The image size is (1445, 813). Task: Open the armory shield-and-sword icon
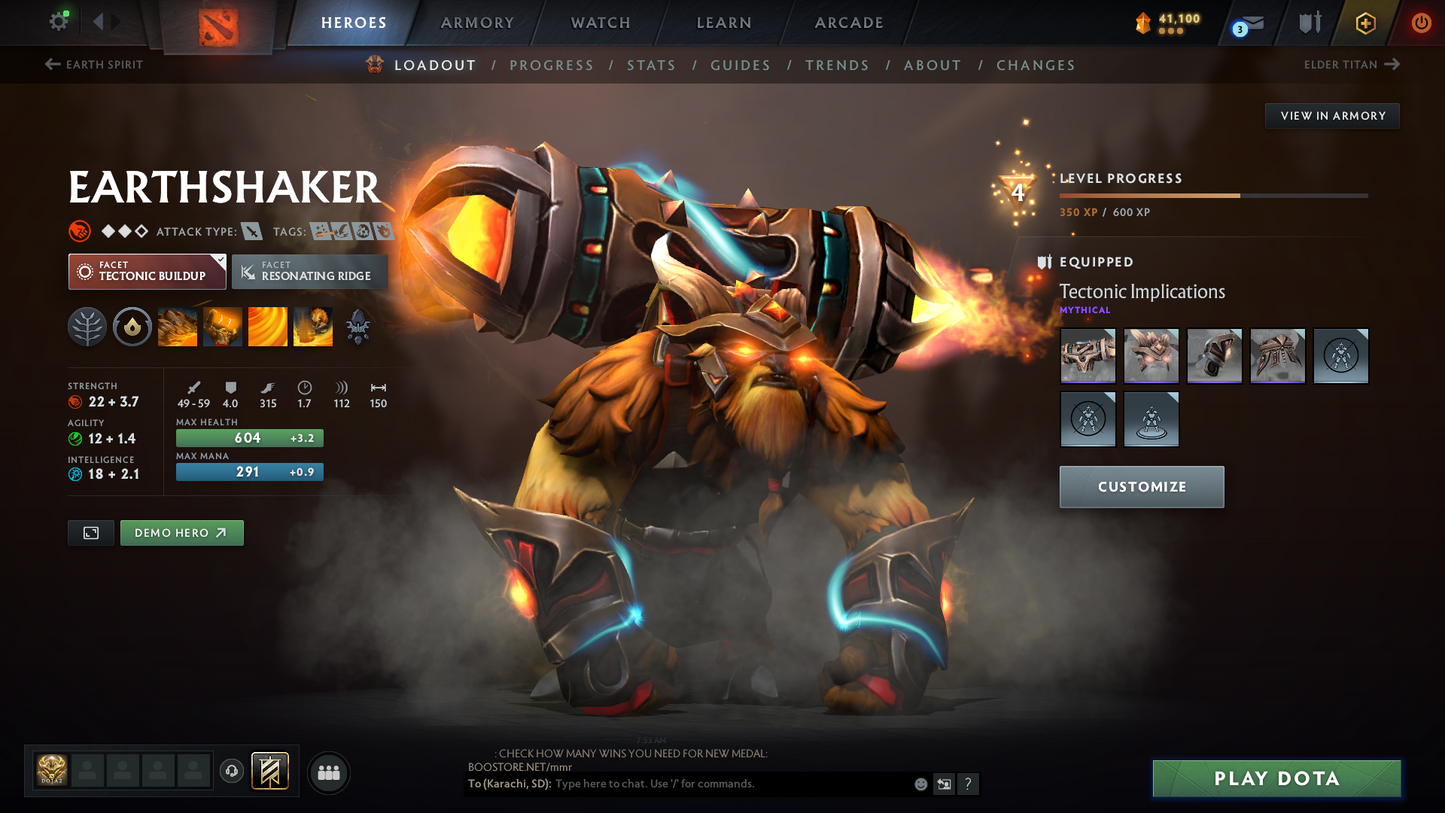click(1309, 22)
